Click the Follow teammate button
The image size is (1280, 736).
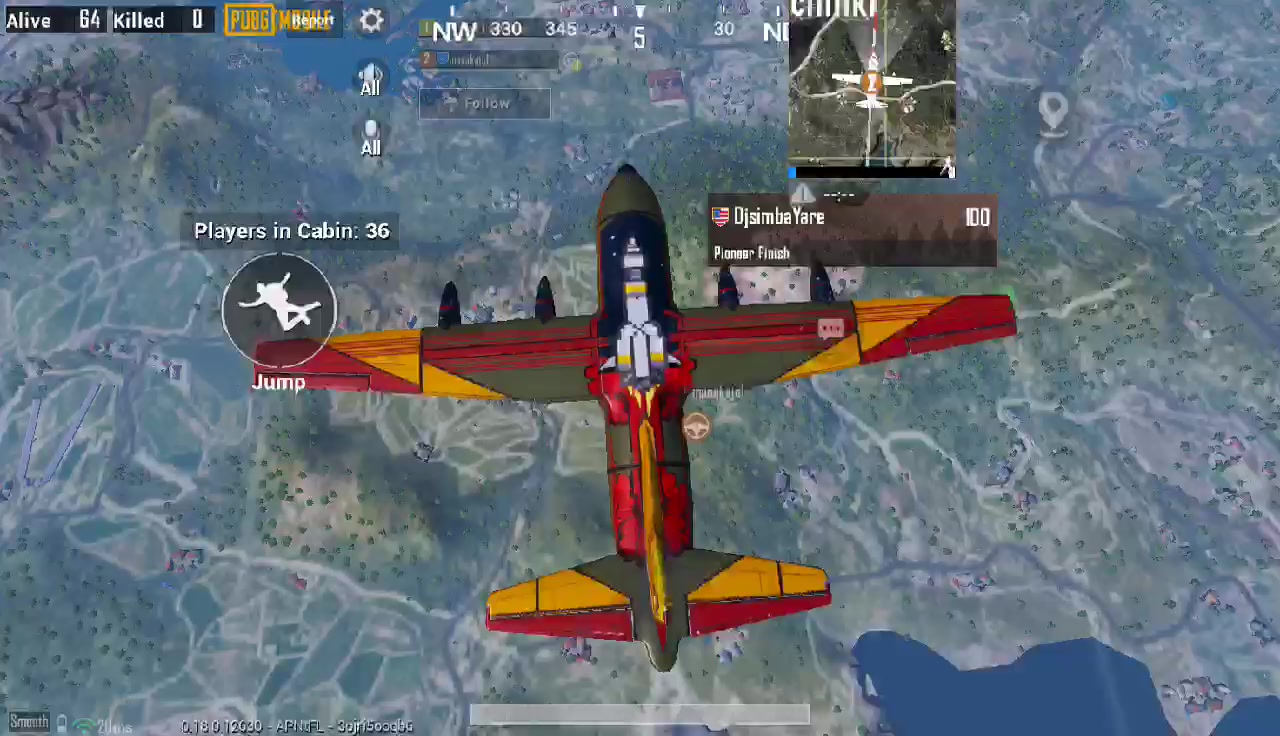pos(485,103)
